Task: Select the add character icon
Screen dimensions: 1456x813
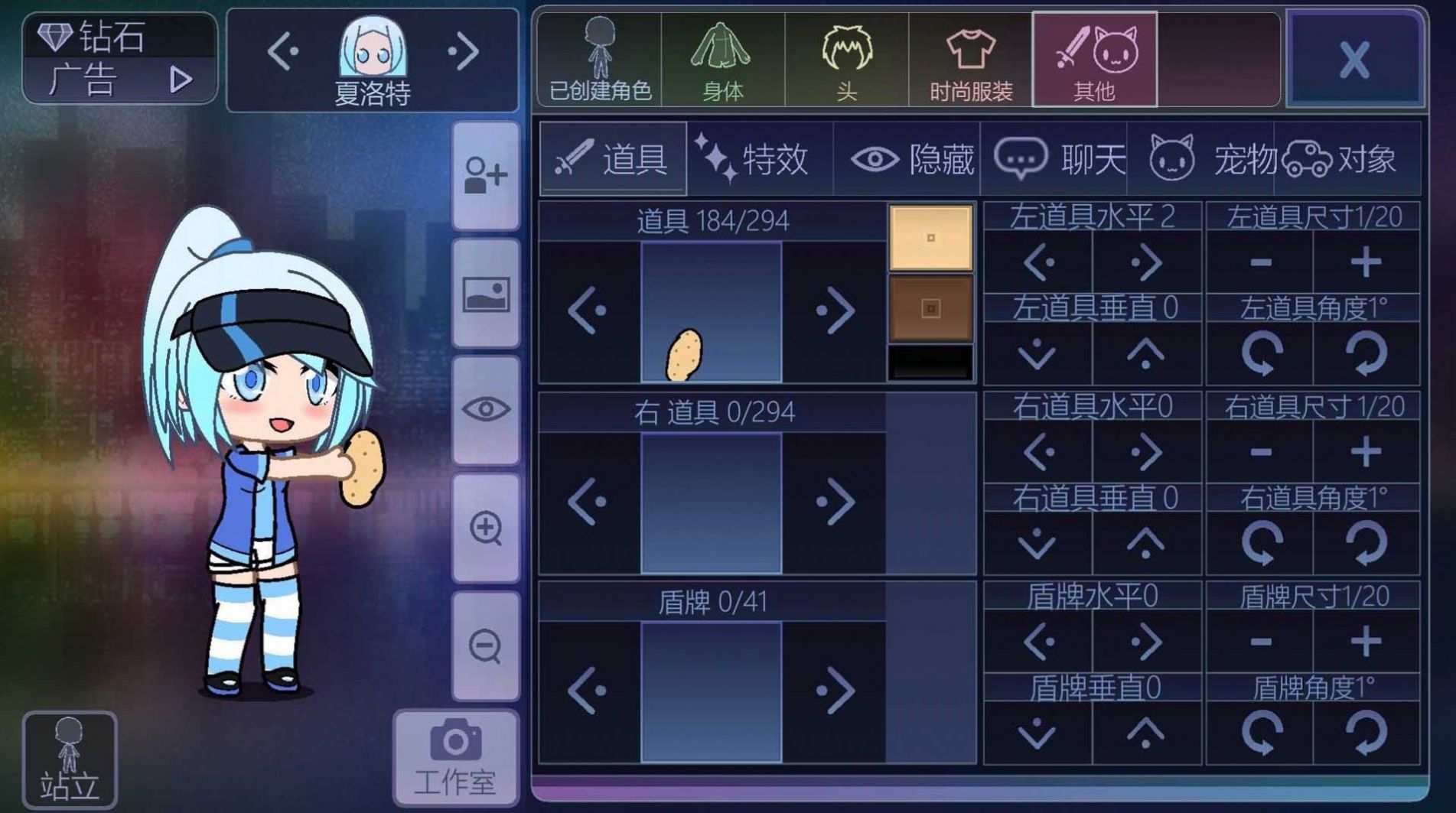Action: [487, 174]
